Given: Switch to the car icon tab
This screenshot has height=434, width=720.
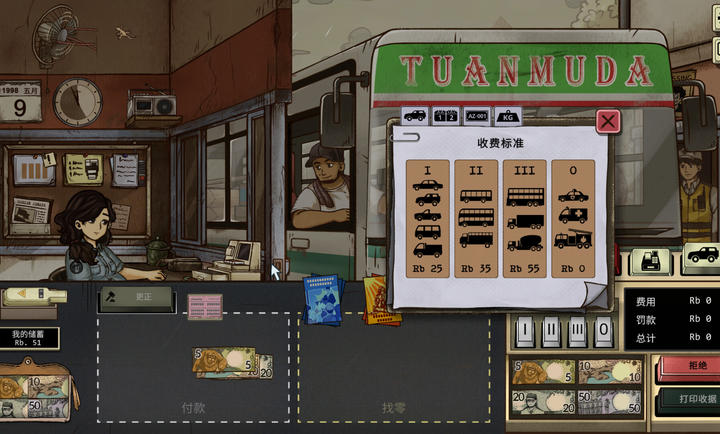Looking at the screenshot, I should pyautogui.click(x=414, y=115).
